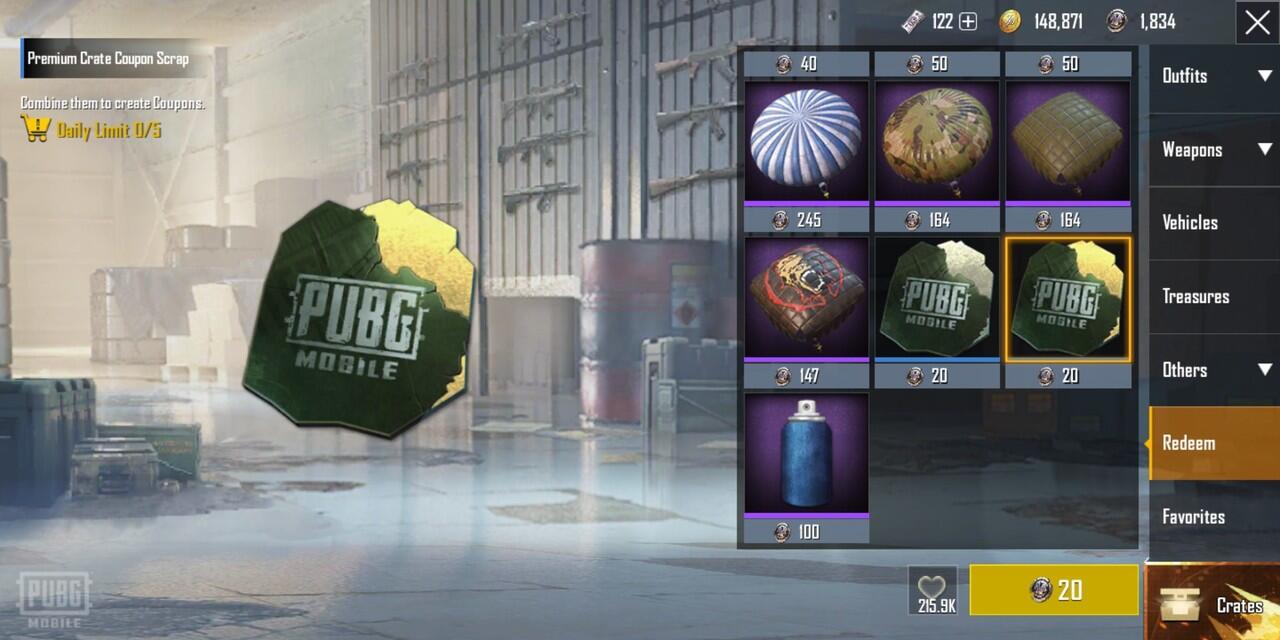Viewport: 1280px width, 640px height.
Task: Expand the Weapons category
Action: tap(1214, 150)
